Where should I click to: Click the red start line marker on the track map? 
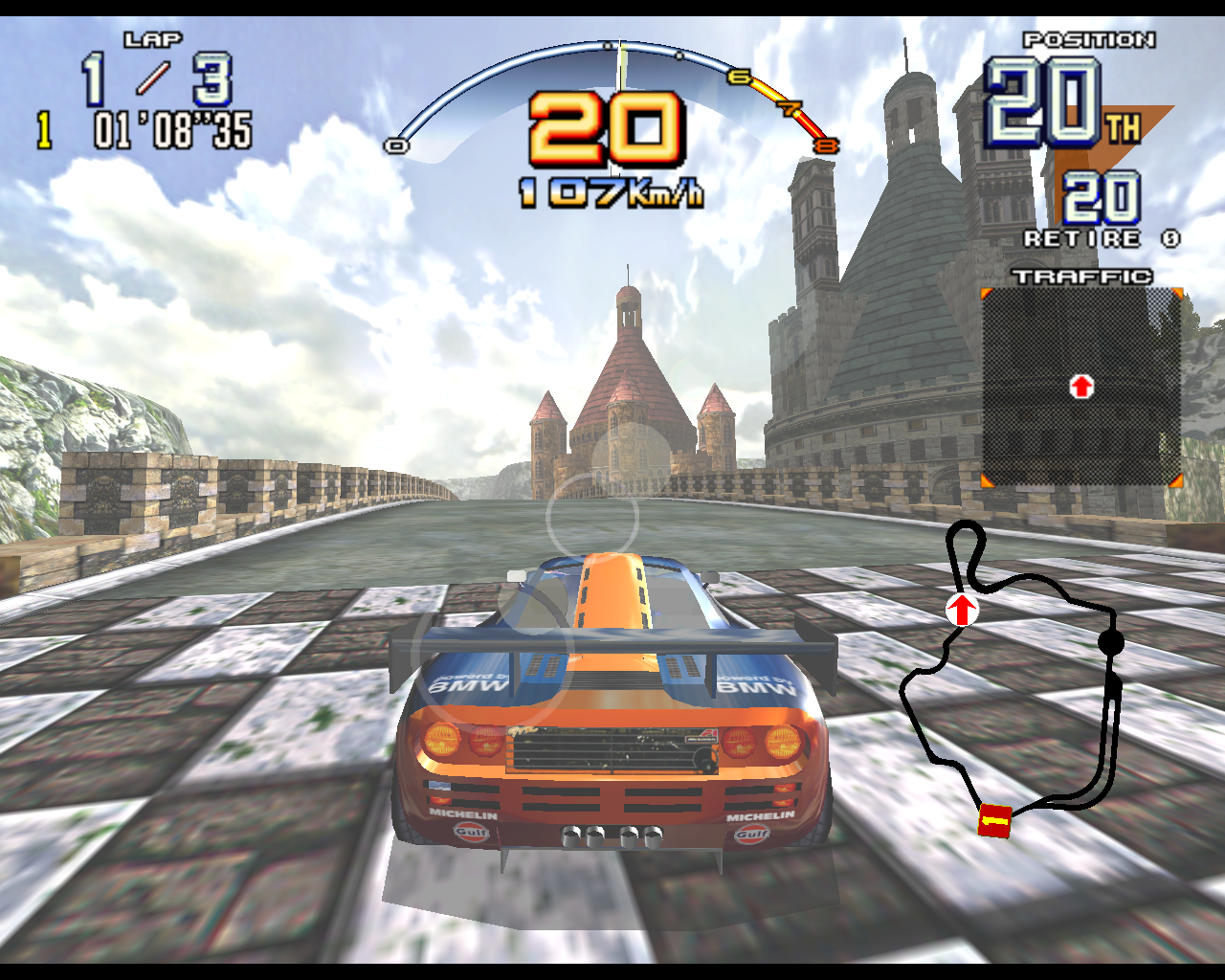pyautogui.click(x=995, y=820)
